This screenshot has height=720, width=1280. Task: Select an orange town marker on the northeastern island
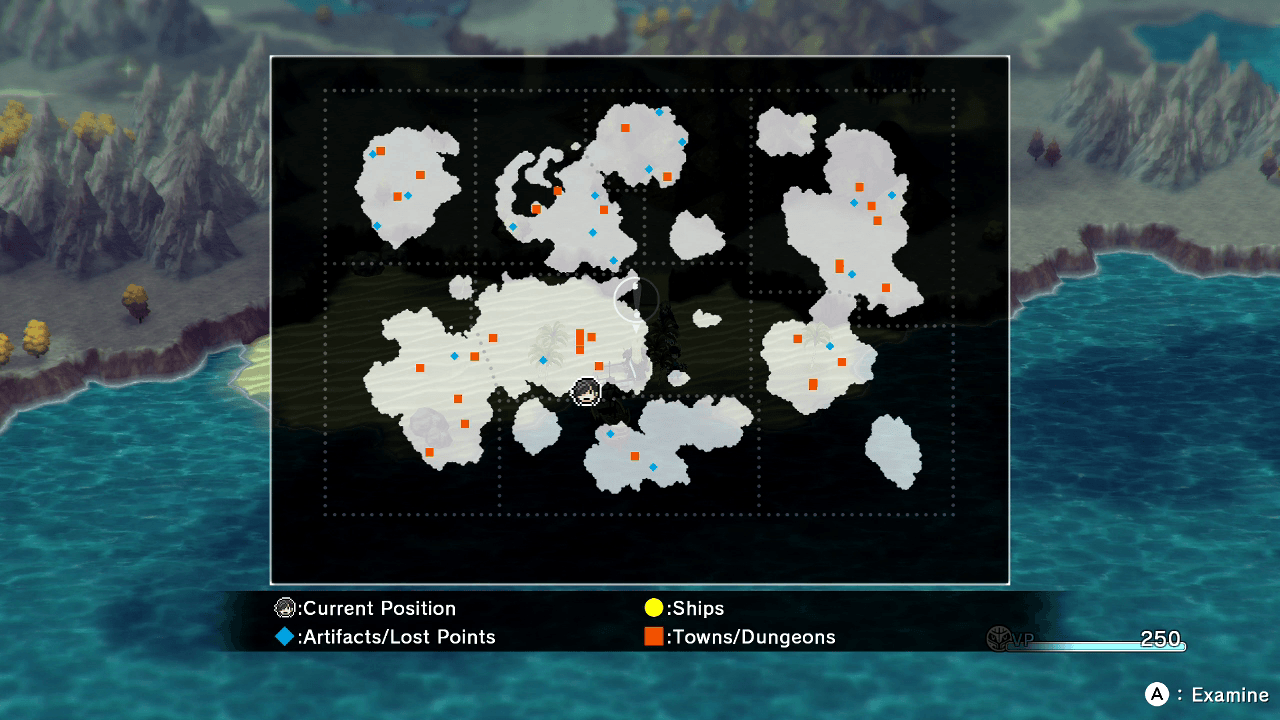[858, 186]
